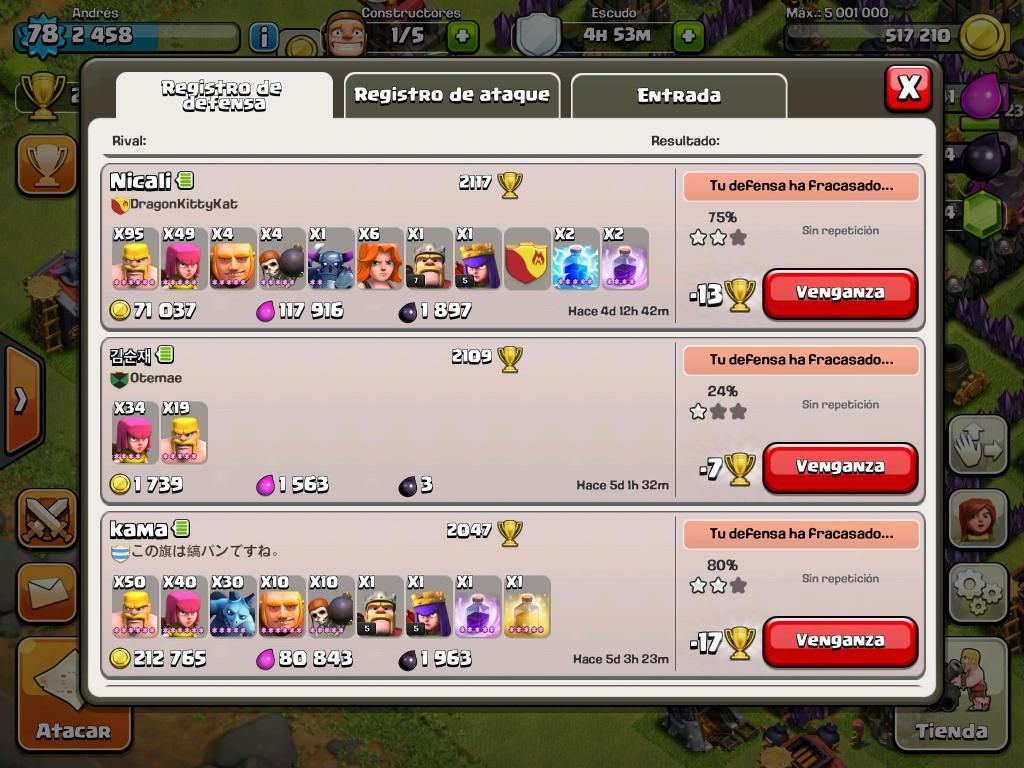Get revenge on kama
This screenshot has height=768, width=1024.
(x=840, y=641)
